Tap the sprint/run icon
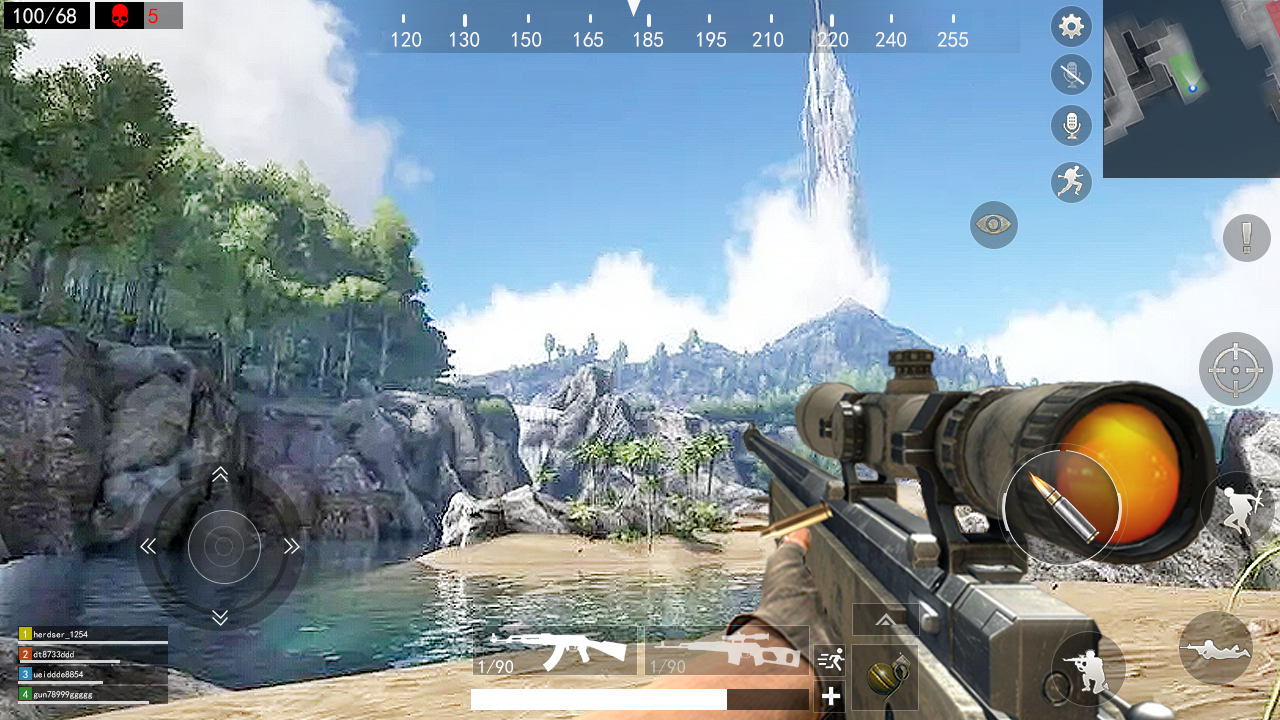This screenshot has height=720, width=1280. [1071, 182]
